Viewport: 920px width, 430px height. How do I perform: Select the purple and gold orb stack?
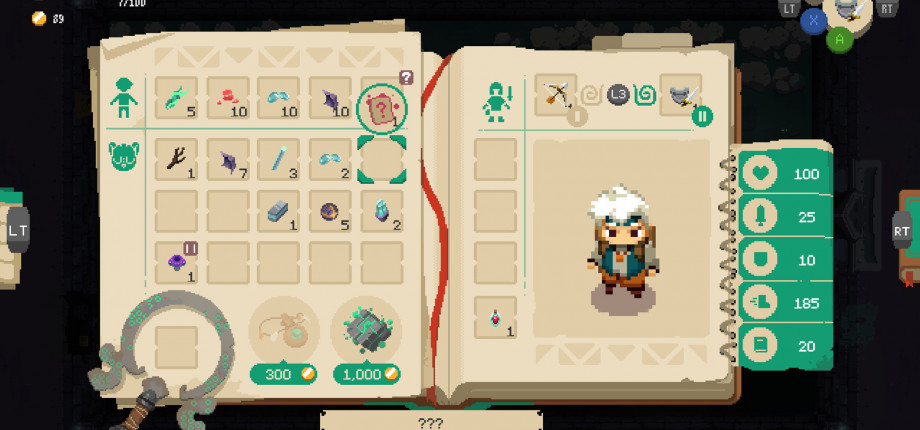point(330,210)
